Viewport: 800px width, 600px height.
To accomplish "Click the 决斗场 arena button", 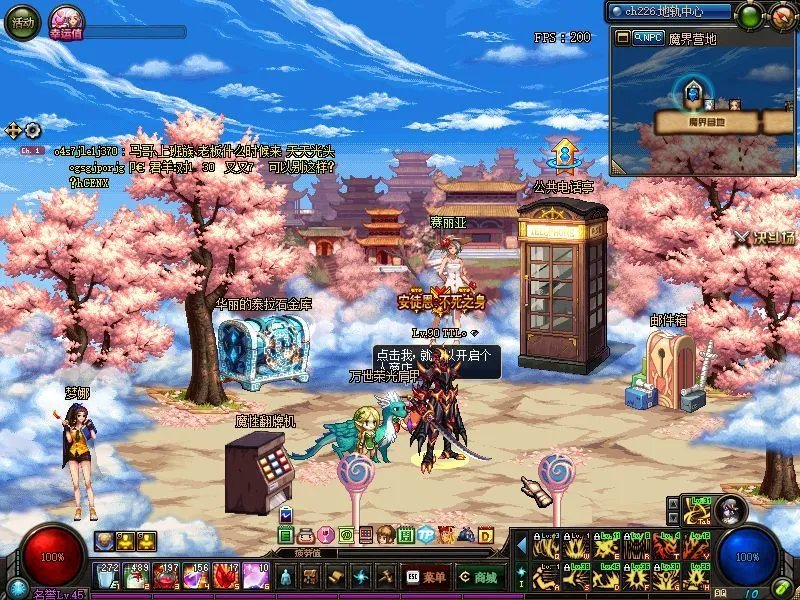I will click(768, 238).
